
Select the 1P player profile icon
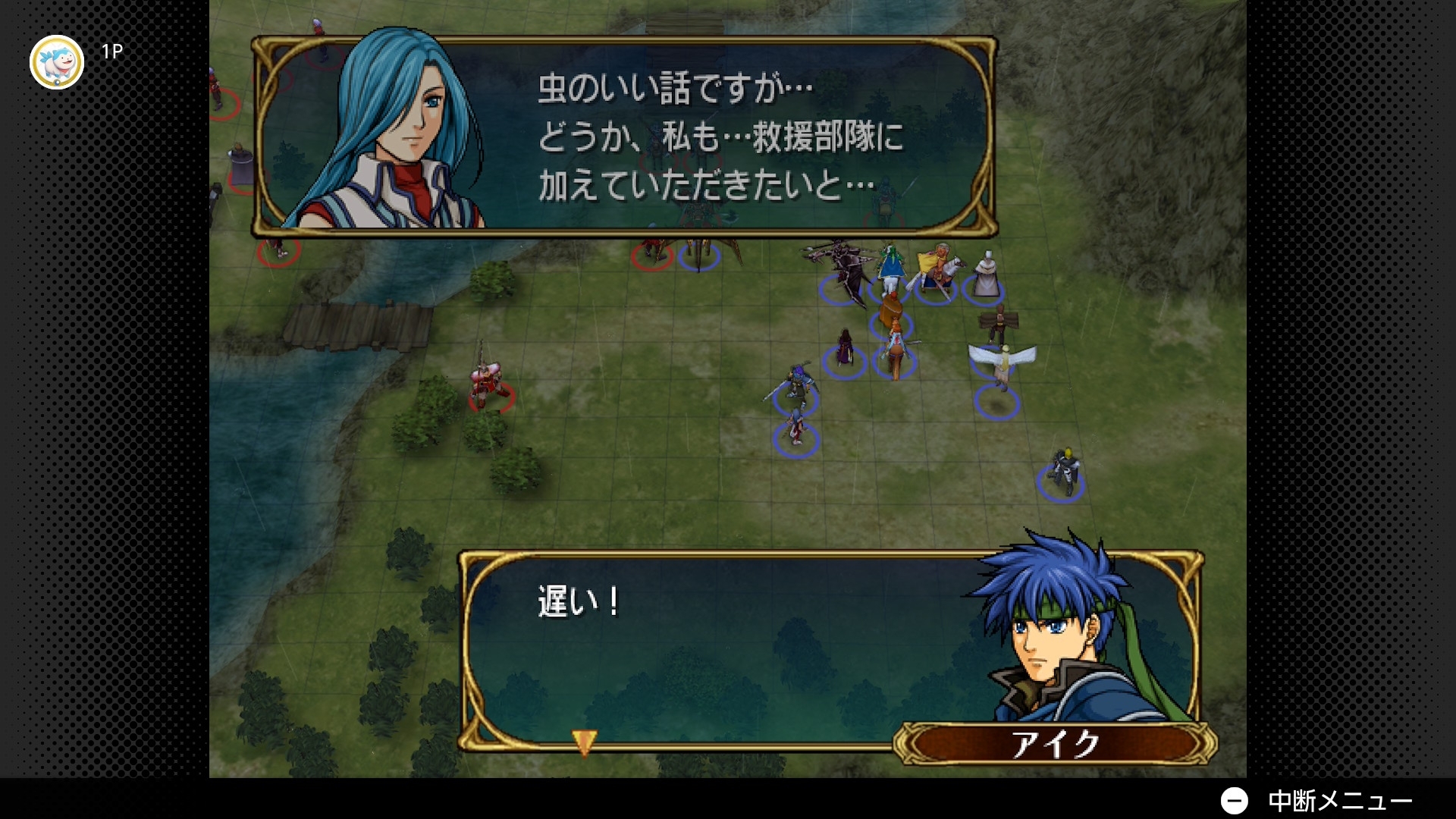[57, 62]
